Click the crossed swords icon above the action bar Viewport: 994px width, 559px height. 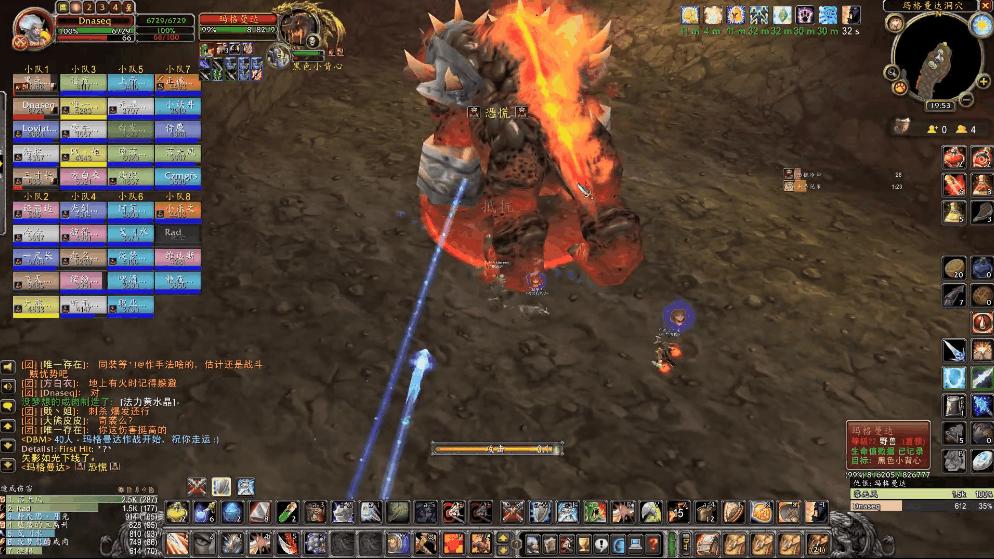(197, 486)
